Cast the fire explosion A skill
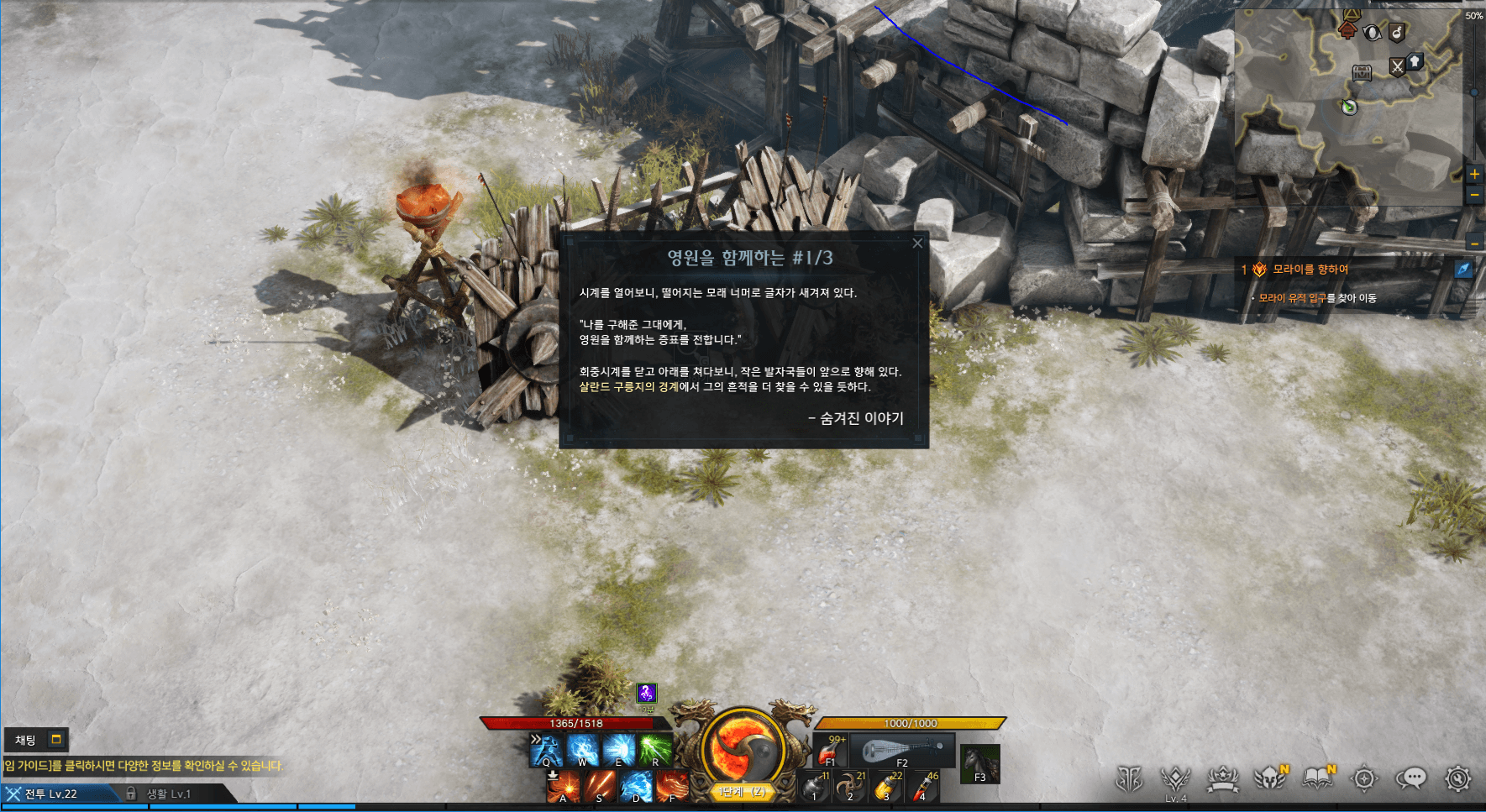 [563, 787]
